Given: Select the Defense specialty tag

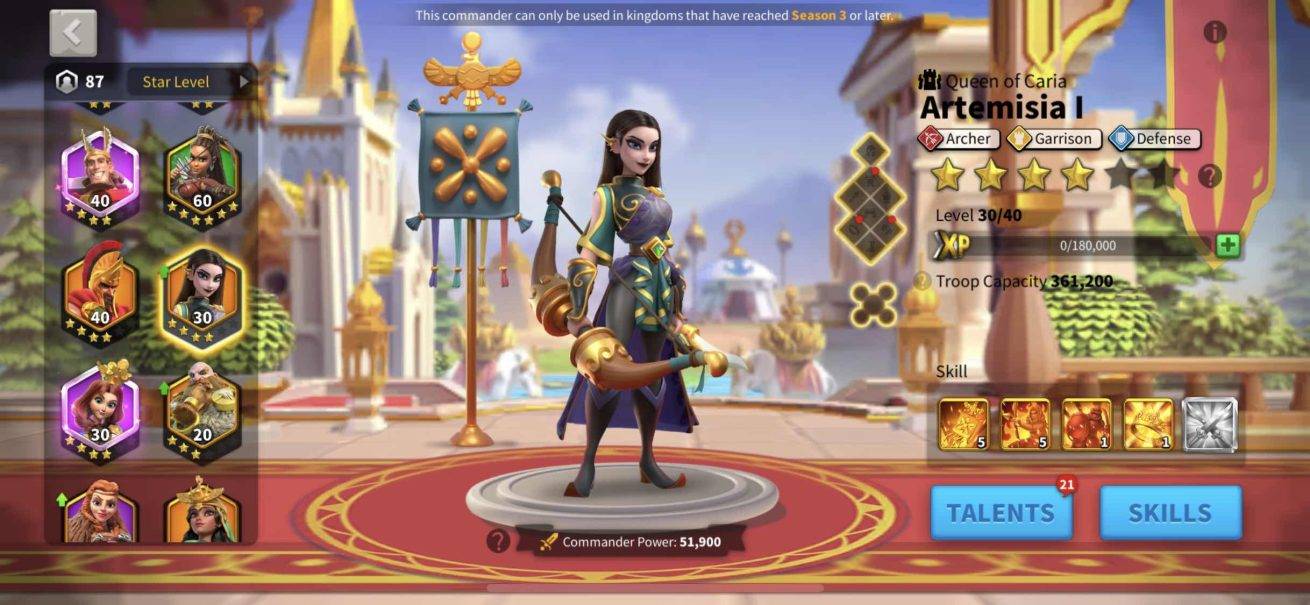Looking at the screenshot, I should (1154, 139).
